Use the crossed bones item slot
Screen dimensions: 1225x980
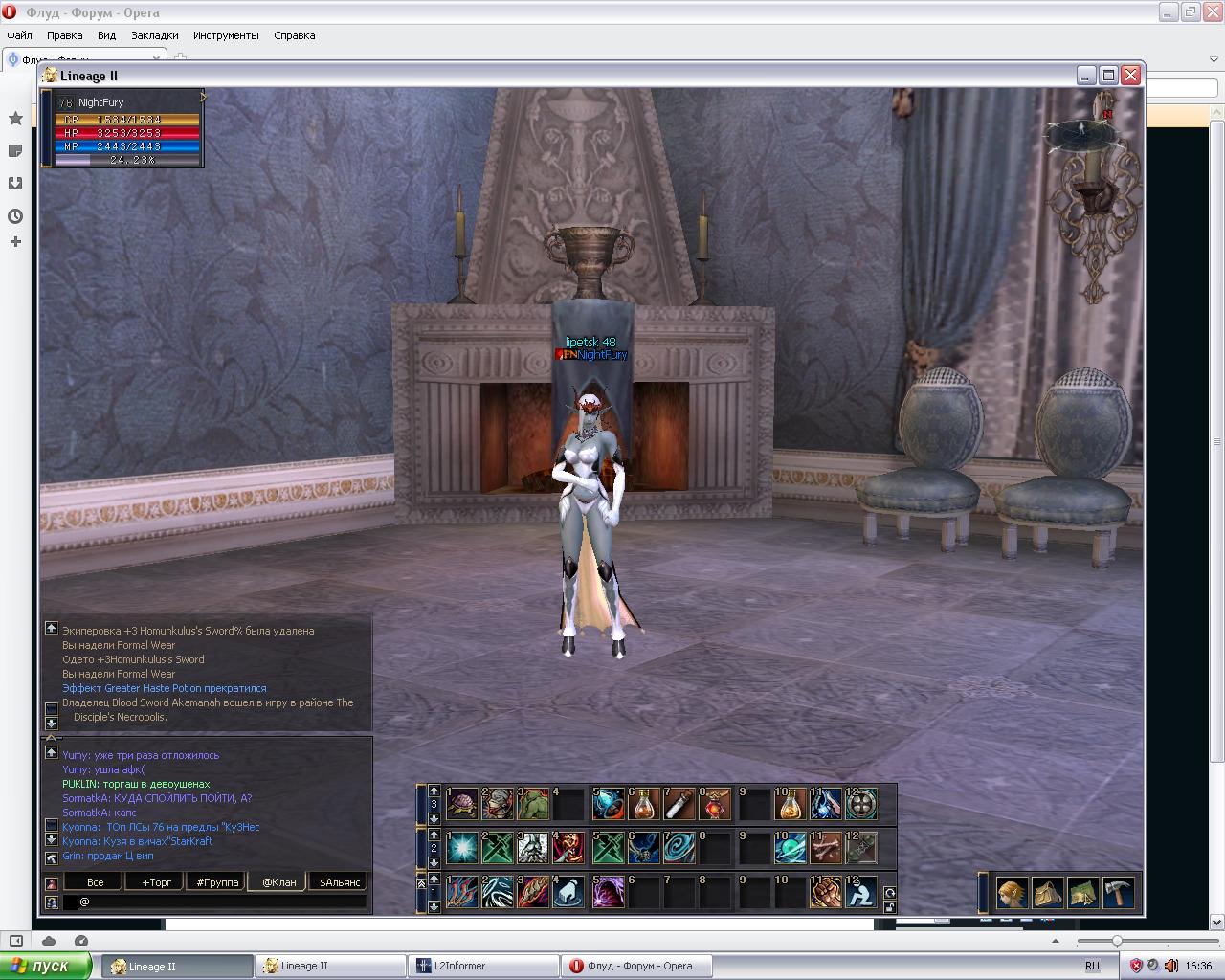coord(826,849)
